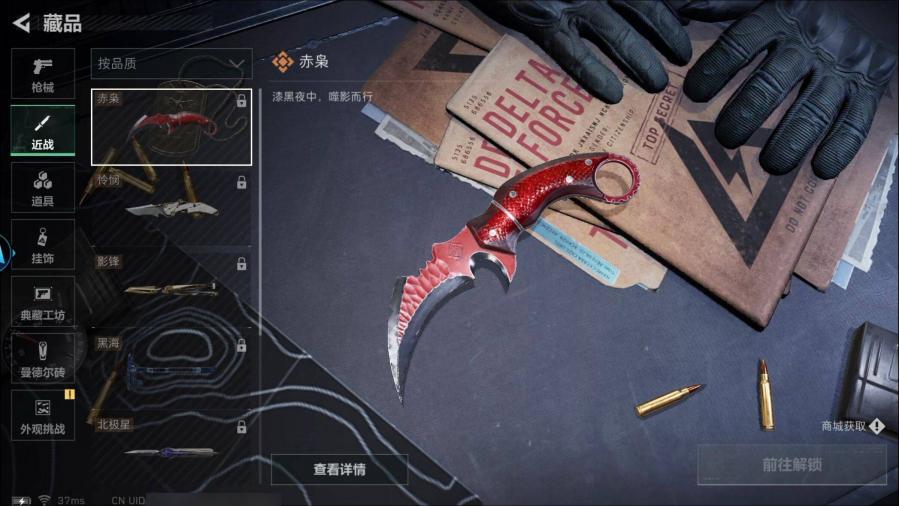Click the 查看详情 details button

click(x=339, y=469)
